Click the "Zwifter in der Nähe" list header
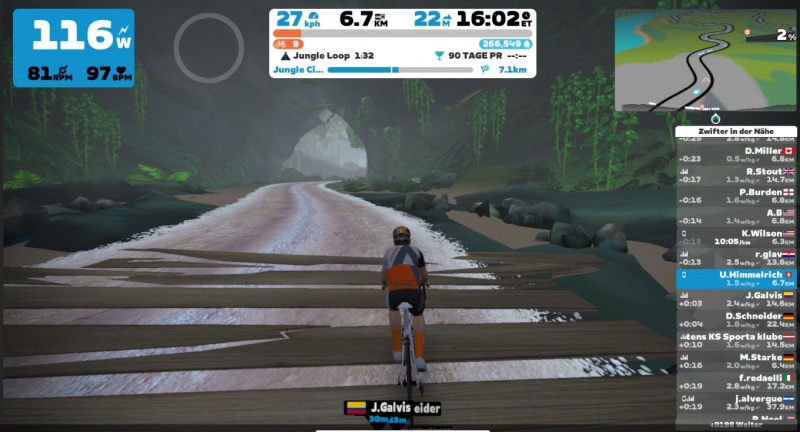Screen dimensions: 800x432 735,131
